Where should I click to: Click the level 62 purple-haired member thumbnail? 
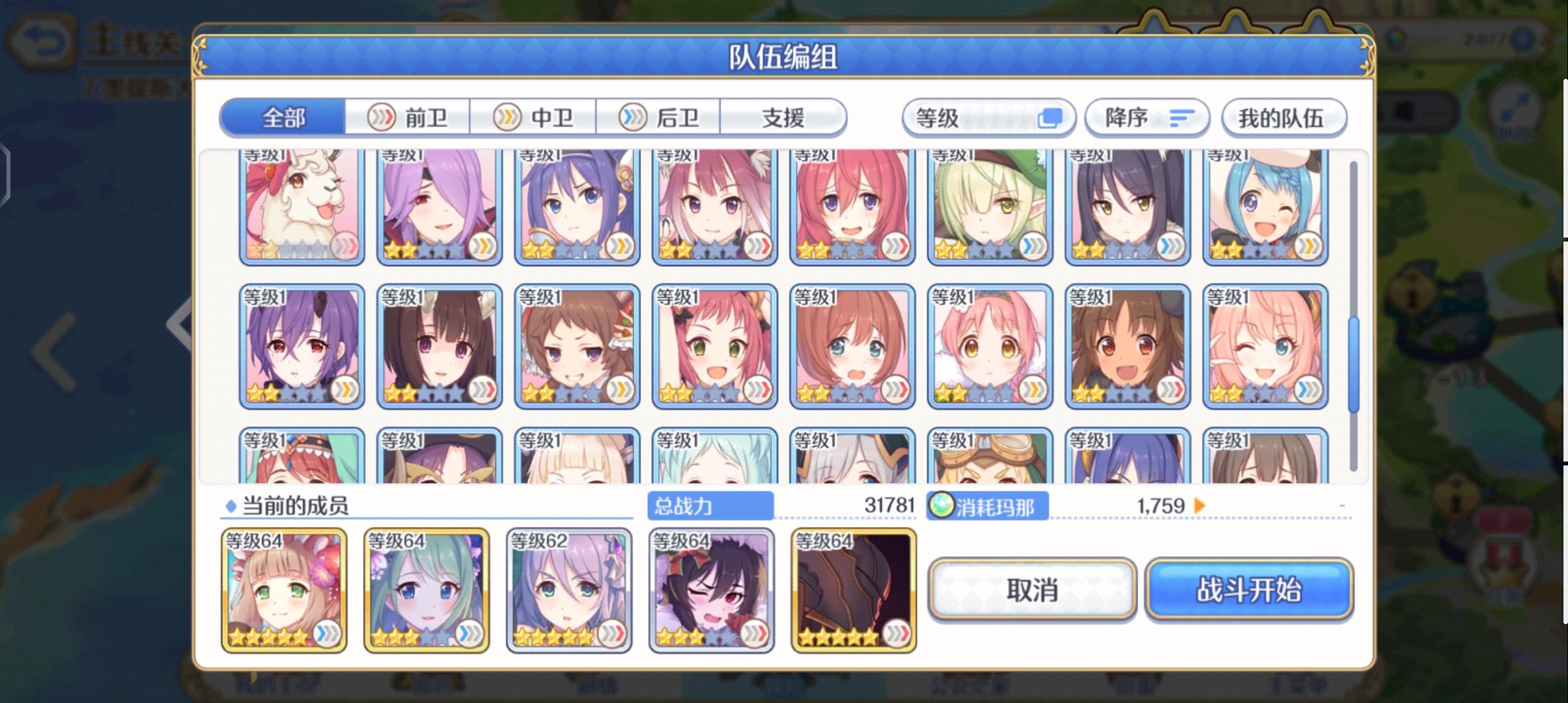point(567,589)
